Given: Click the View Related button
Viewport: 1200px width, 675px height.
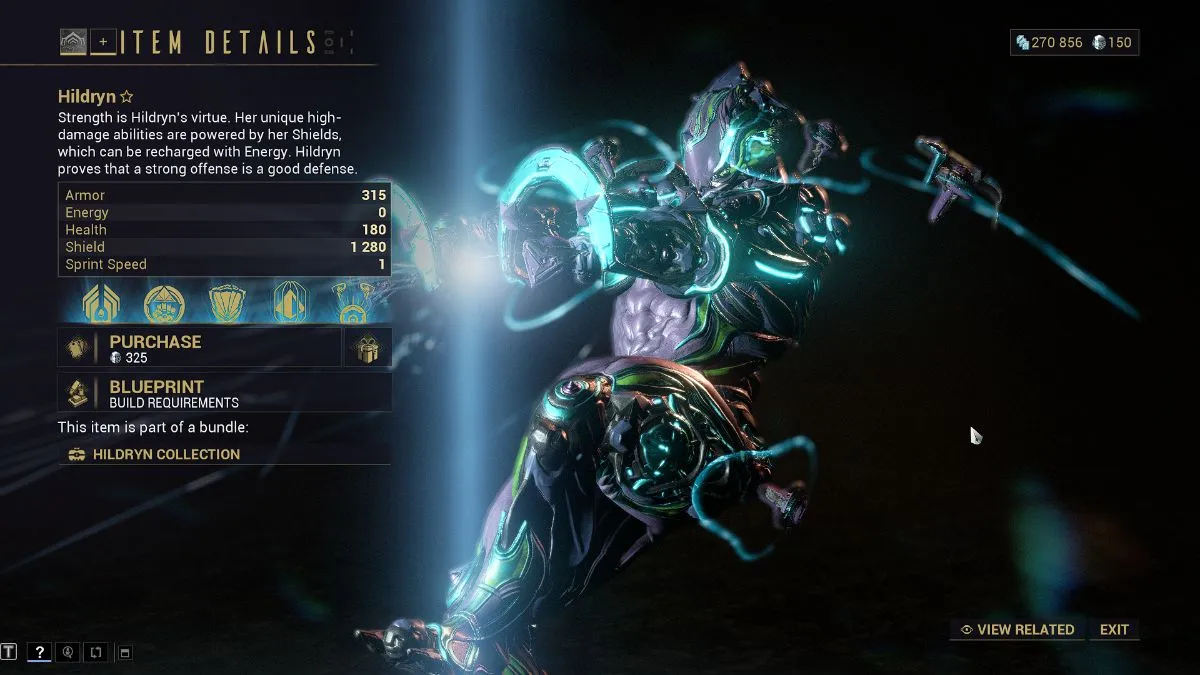Looking at the screenshot, I should click(1017, 630).
